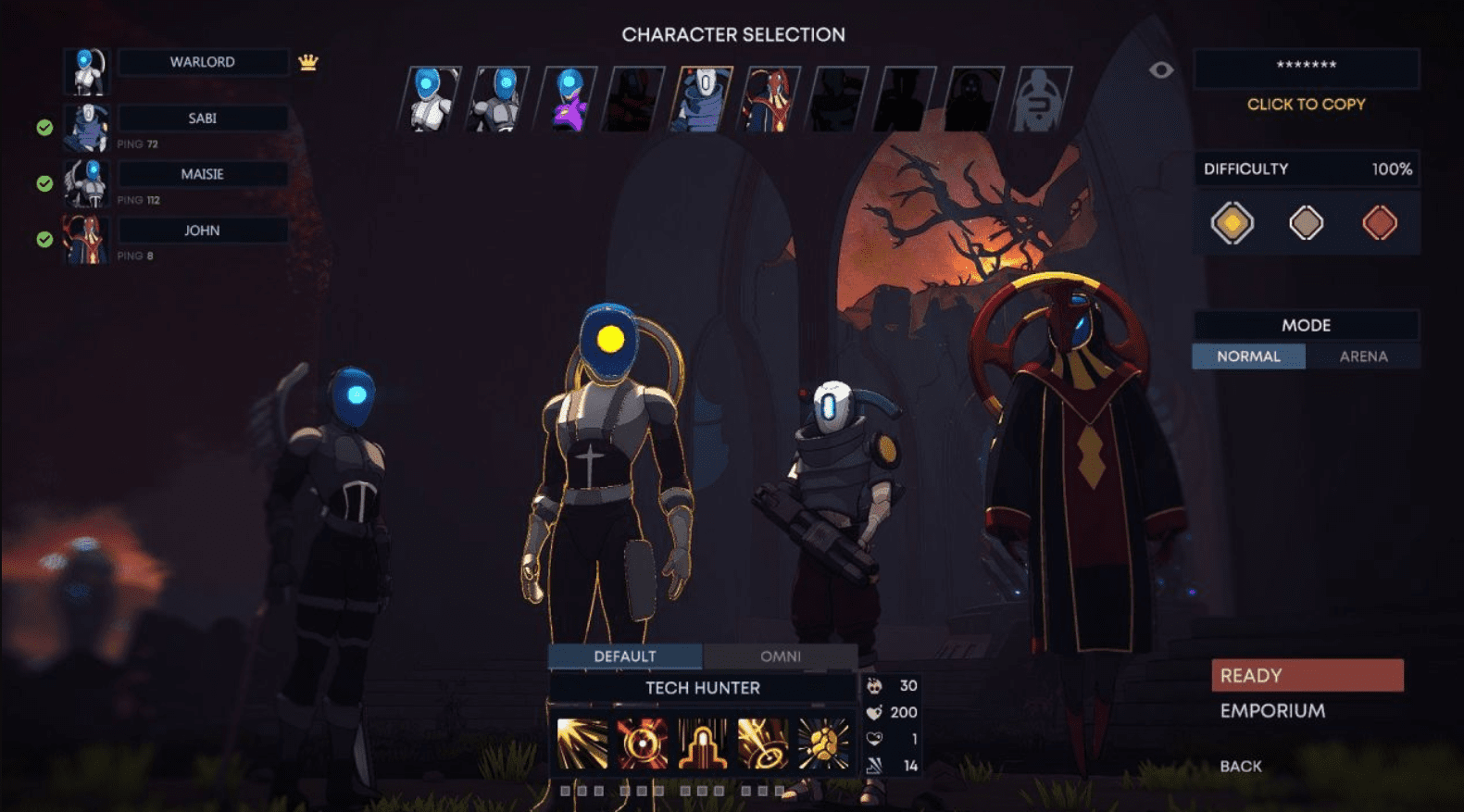Switch to the OMNI tab
This screenshot has height=812, width=1464.
[x=782, y=656]
